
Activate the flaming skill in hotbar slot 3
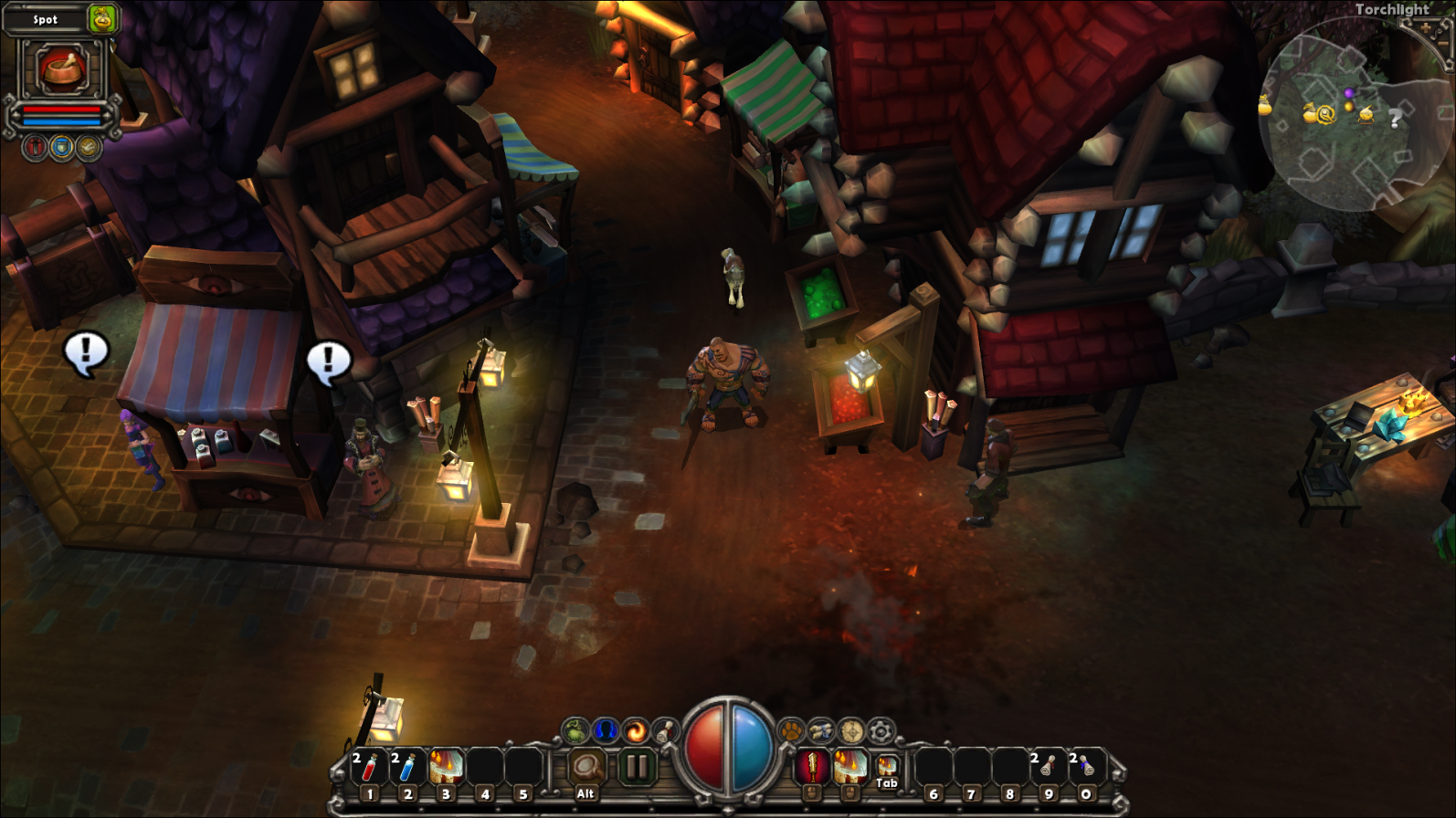[x=446, y=768]
